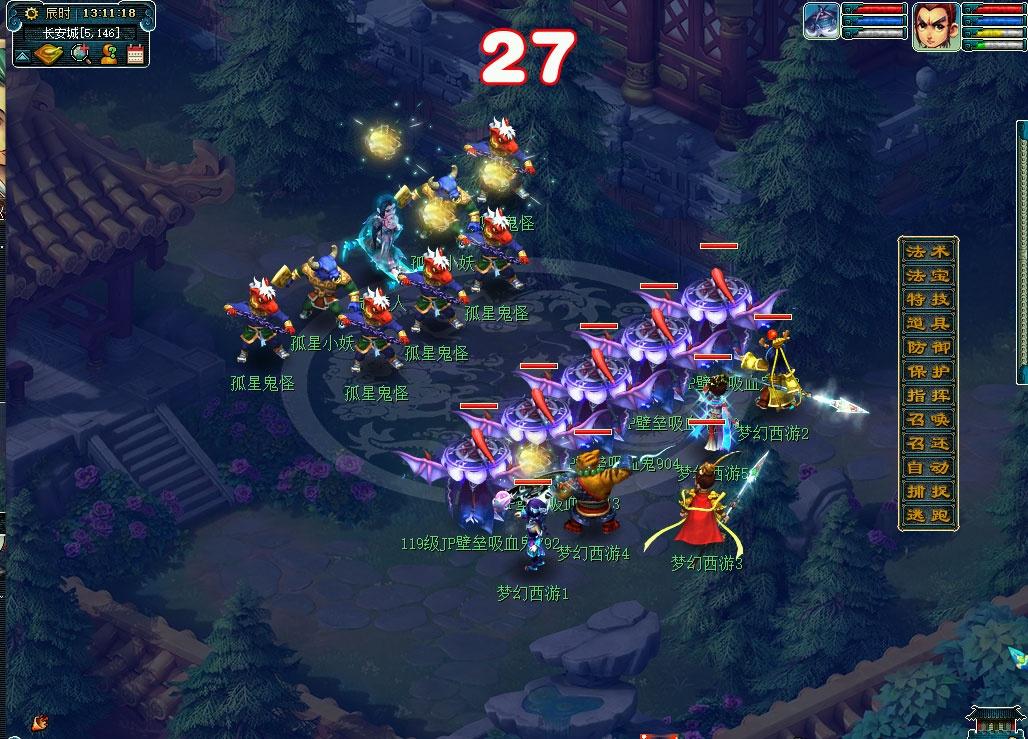
Task: Choose the 法宝 battle command
Action: pos(927,275)
